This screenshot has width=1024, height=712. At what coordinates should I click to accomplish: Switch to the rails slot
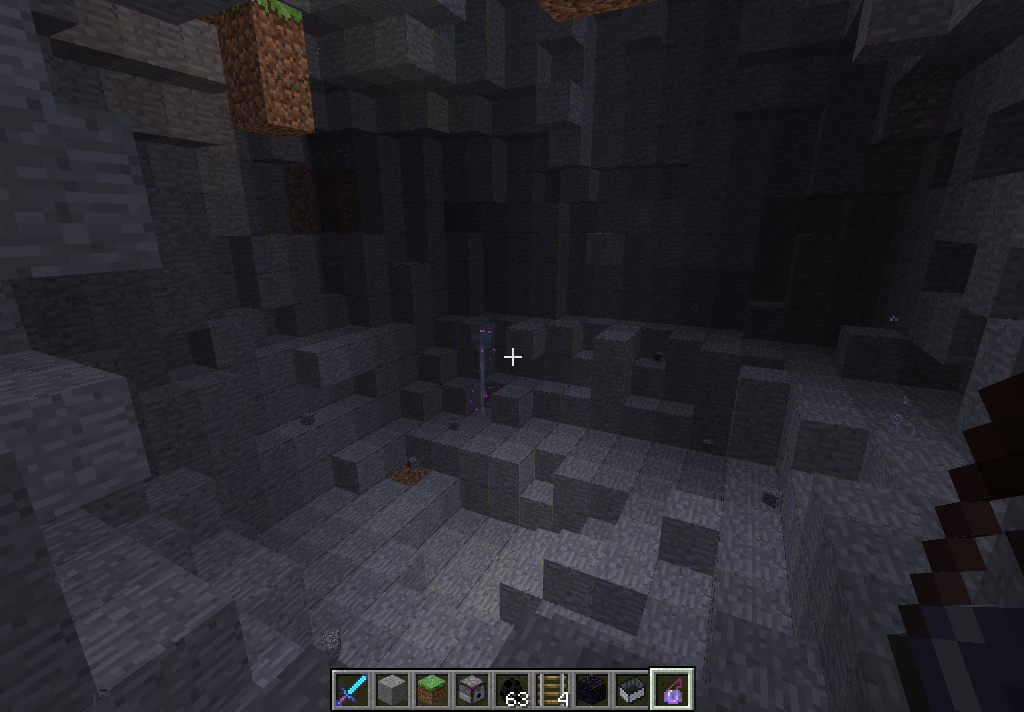[552, 690]
